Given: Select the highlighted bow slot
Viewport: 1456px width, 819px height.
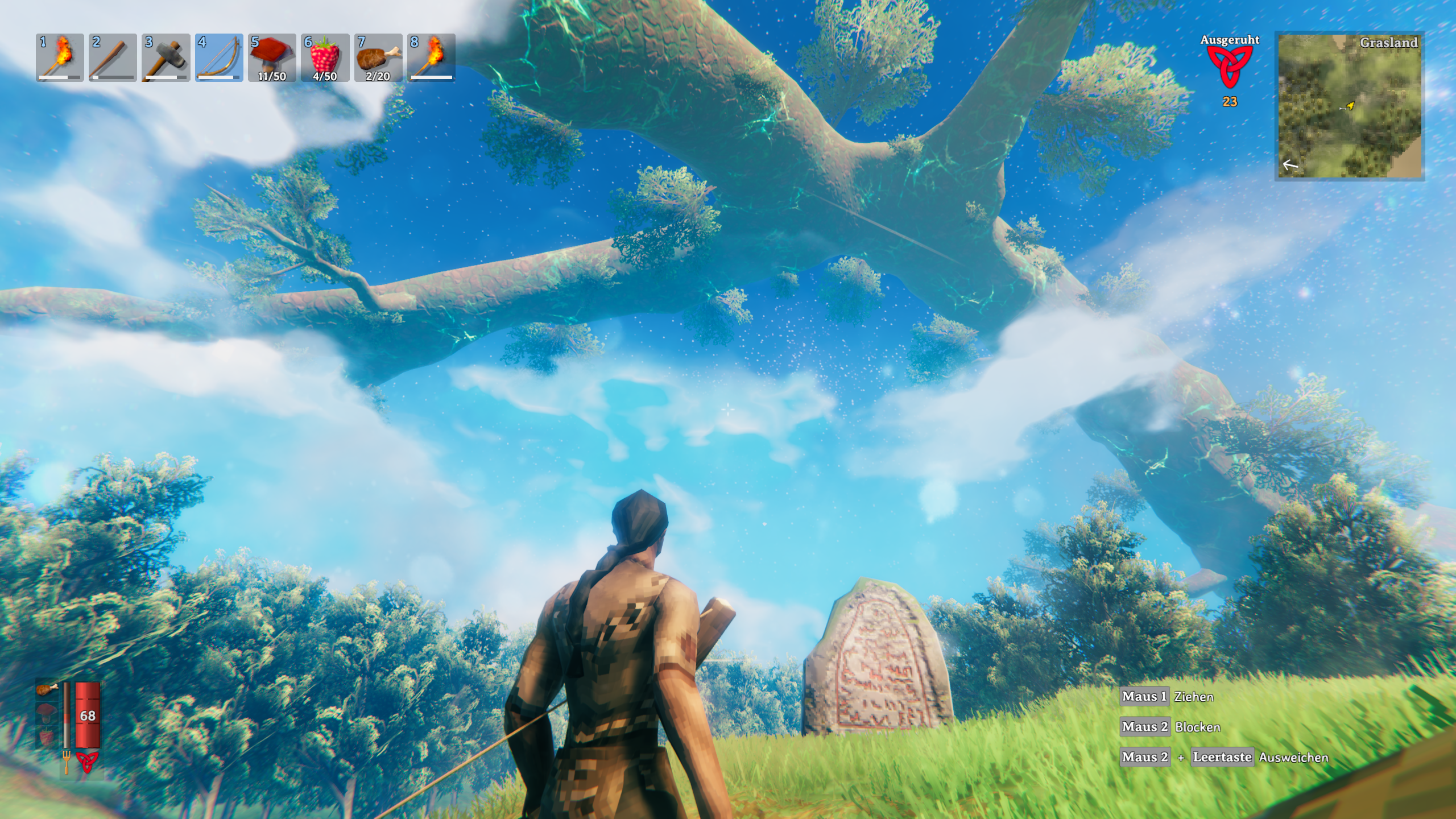Looking at the screenshot, I should pyautogui.click(x=219, y=57).
